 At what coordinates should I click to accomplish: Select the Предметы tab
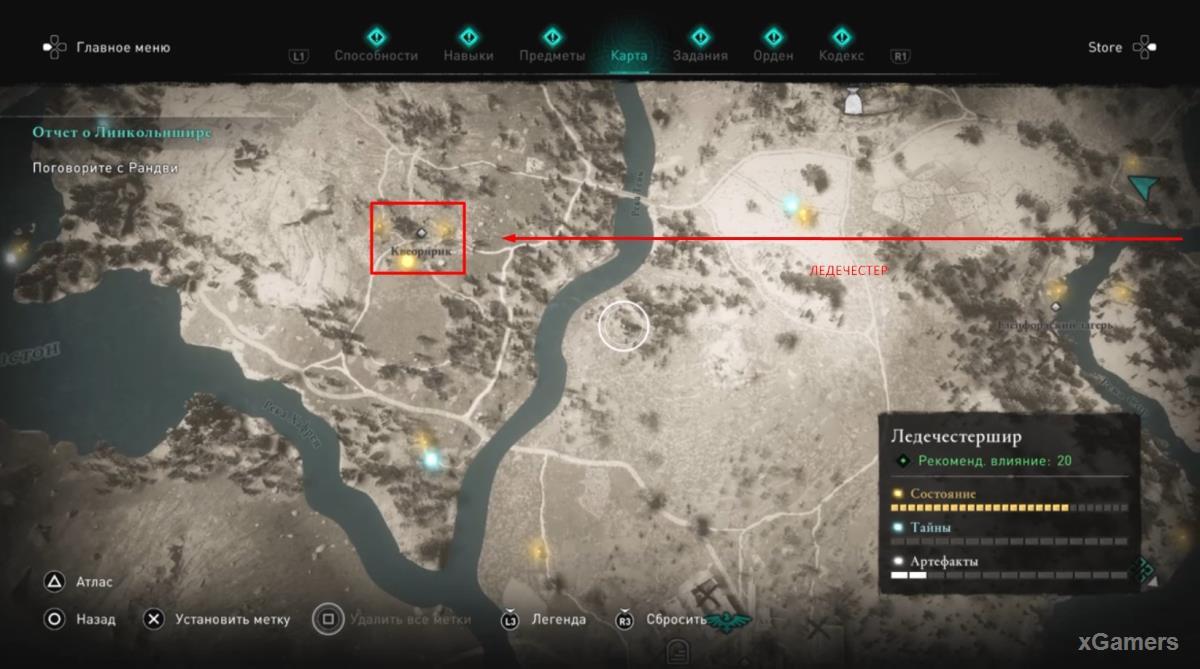(x=552, y=55)
